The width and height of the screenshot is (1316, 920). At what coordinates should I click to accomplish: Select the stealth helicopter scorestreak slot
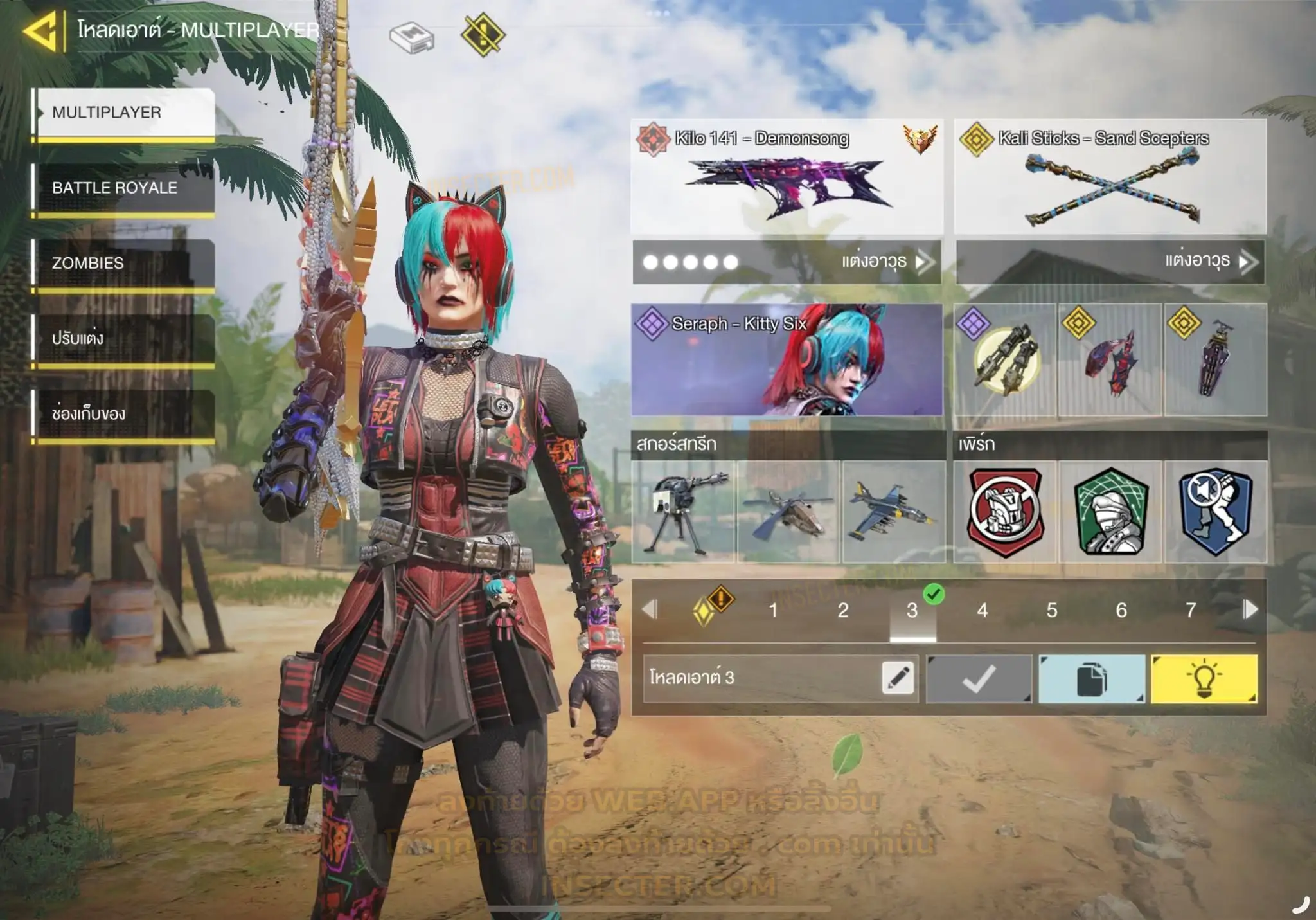788,512
